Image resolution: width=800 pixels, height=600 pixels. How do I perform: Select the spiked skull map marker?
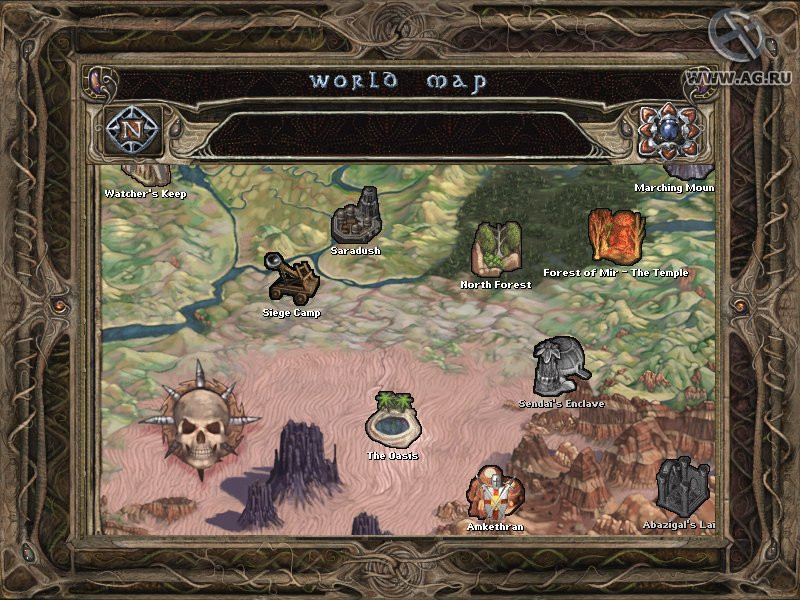point(200,420)
